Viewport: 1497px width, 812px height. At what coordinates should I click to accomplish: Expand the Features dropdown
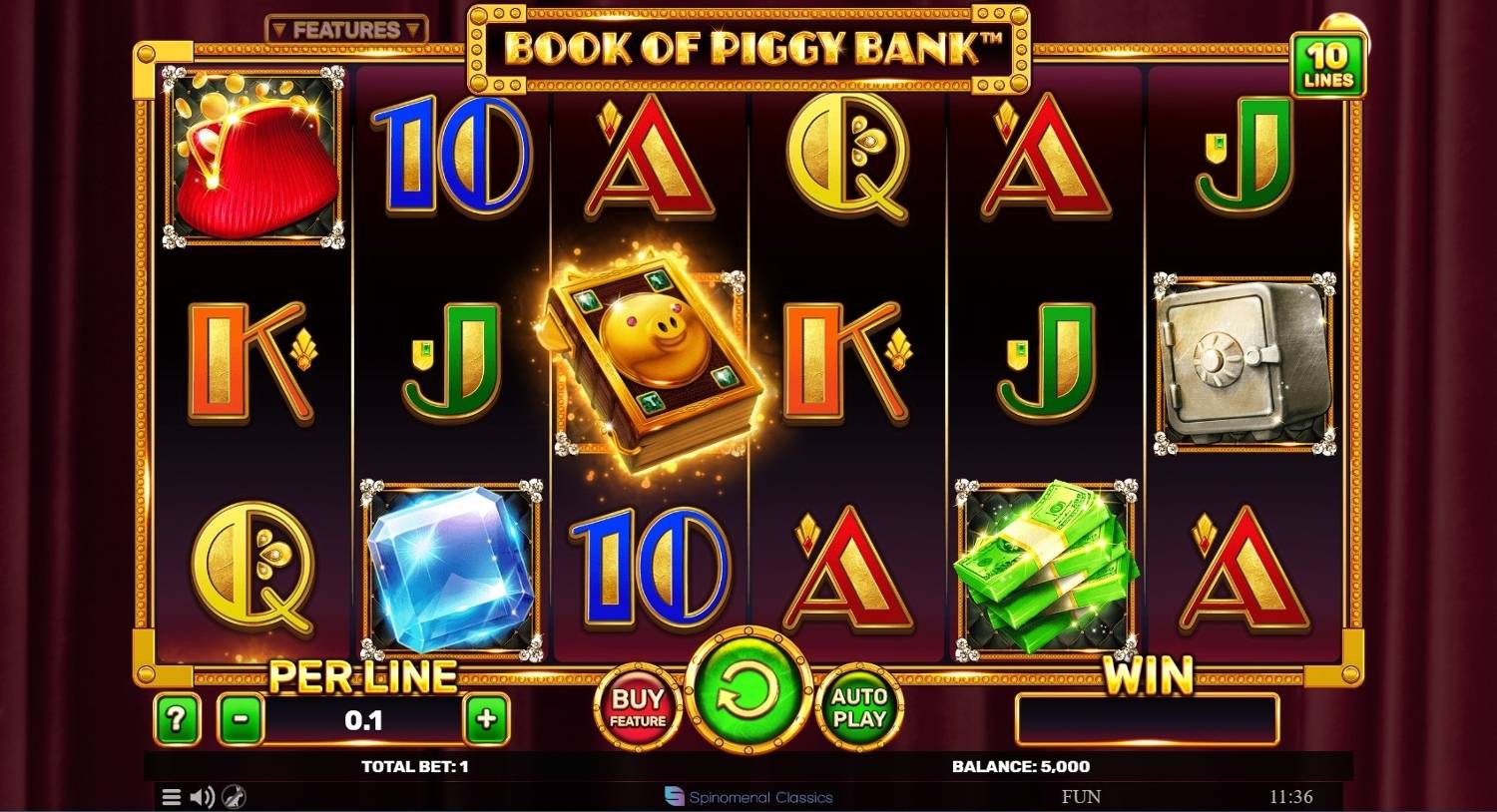[346, 31]
